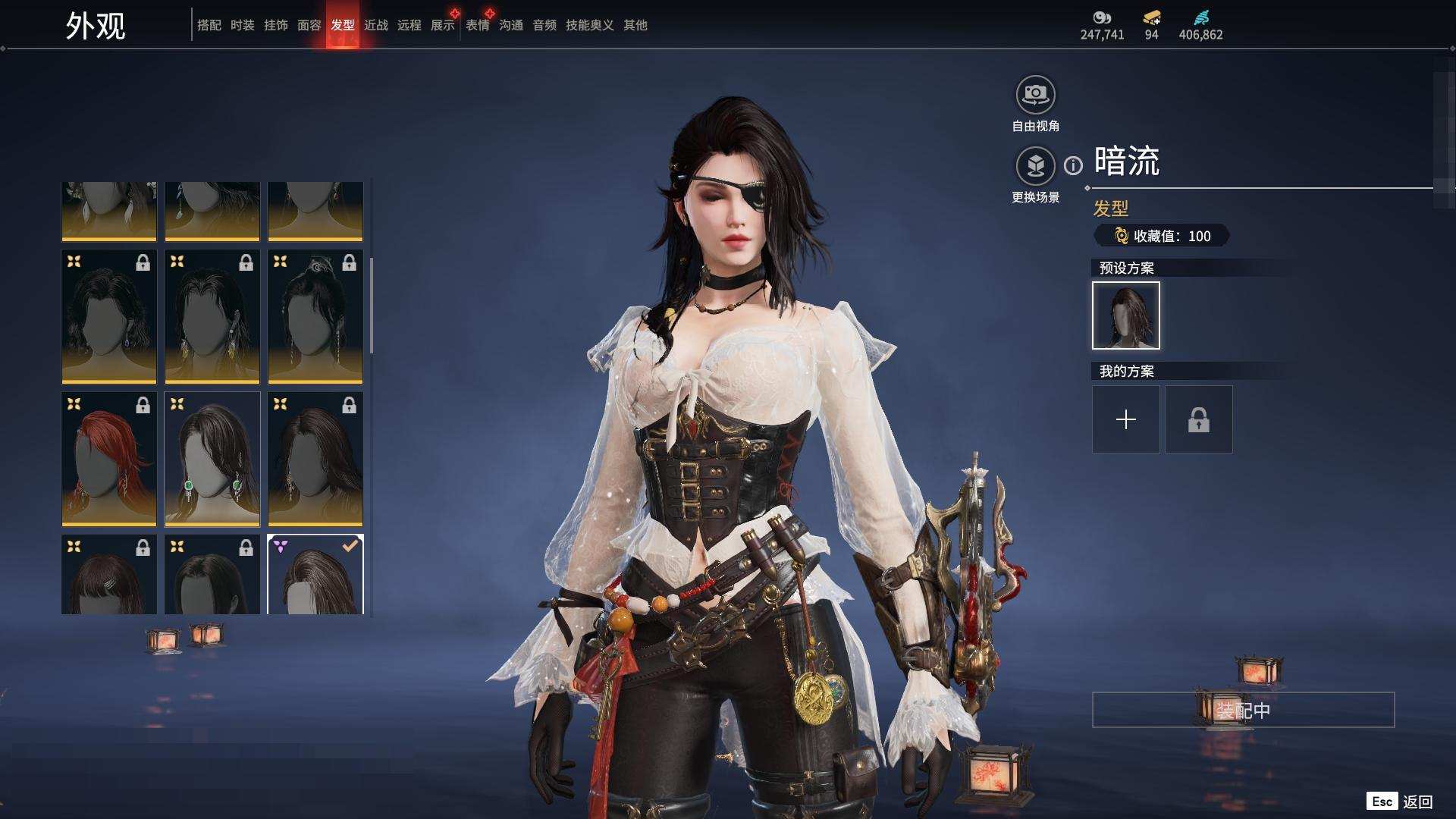Choose the hairstyle with green earrings
Viewport: 1456px width, 819px height.
click(x=212, y=459)
